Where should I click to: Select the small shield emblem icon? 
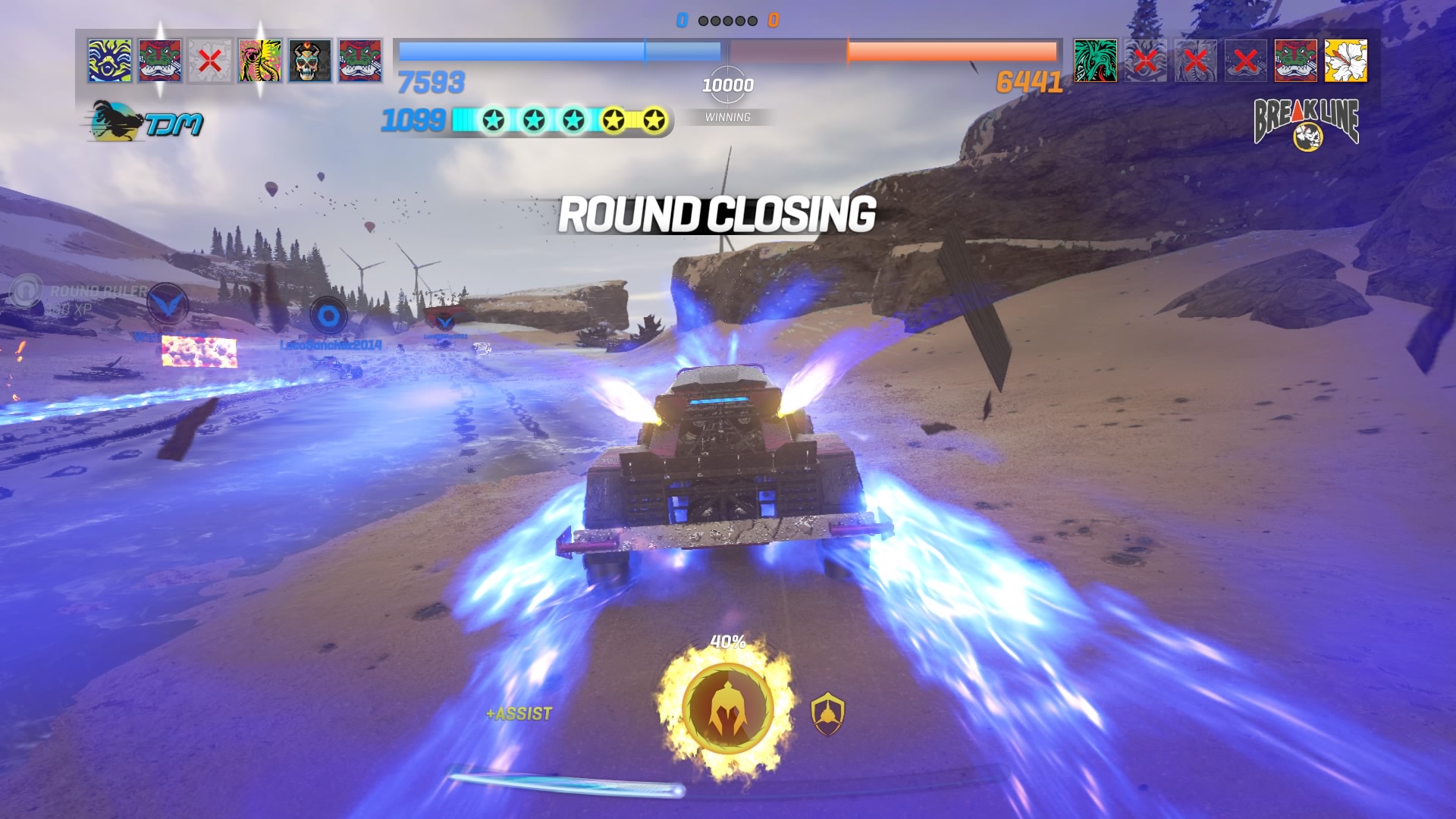pyautogui.click(x=827, y=714)
